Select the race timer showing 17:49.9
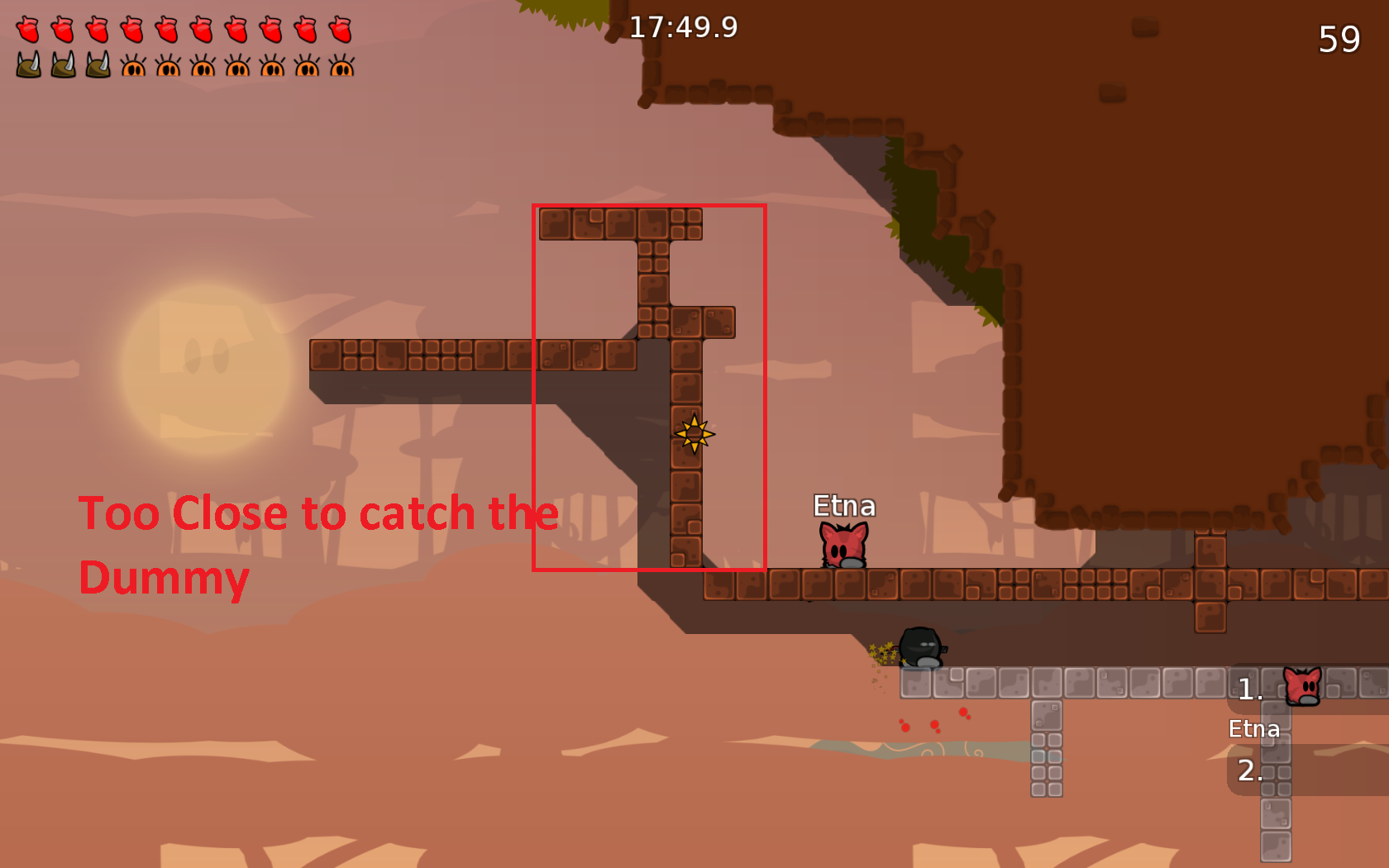 tap(683, 29)
